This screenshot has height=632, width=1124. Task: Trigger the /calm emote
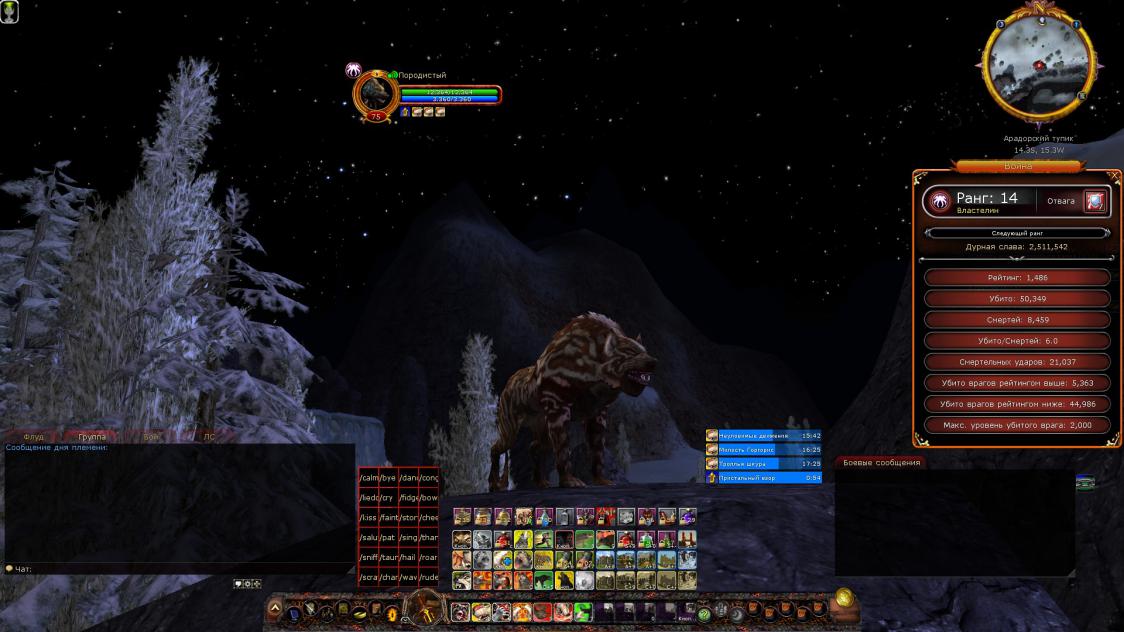[x=368, y=477]
